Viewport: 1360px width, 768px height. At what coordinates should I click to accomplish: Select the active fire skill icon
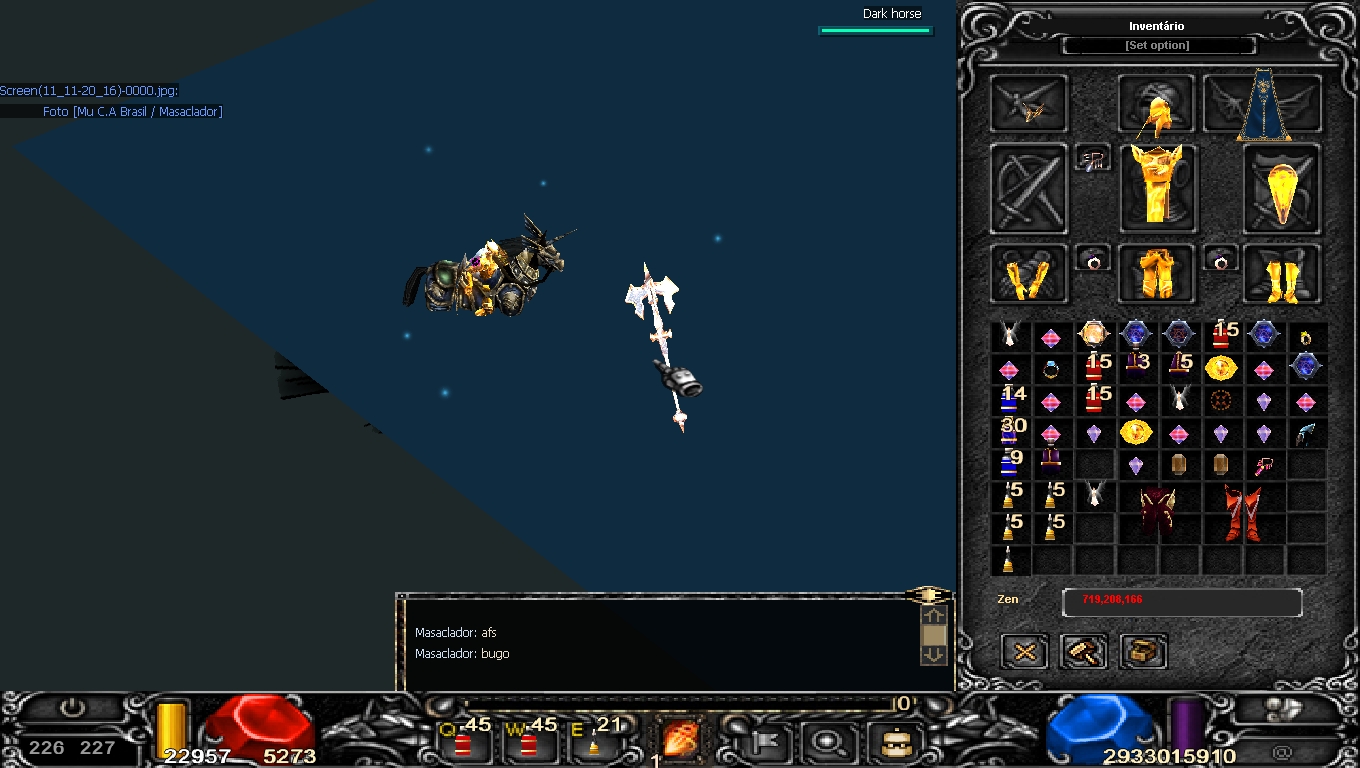pyautogui.click(x=681, y=740)
